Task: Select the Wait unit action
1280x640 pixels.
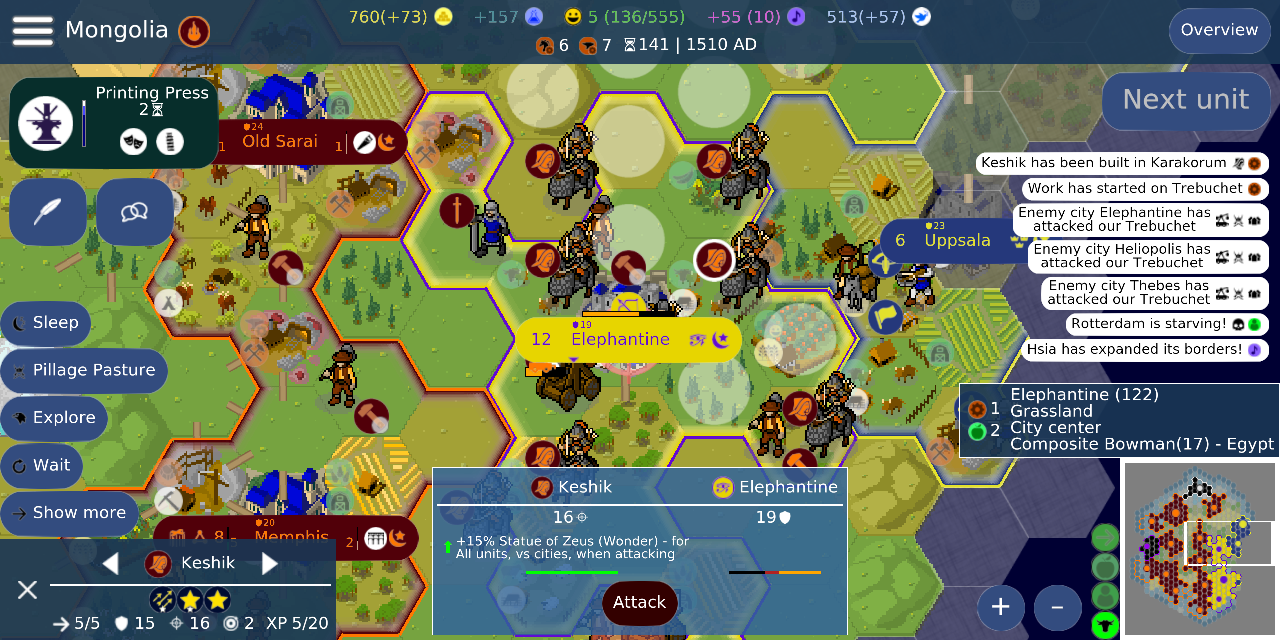Action: click(42, 465)
